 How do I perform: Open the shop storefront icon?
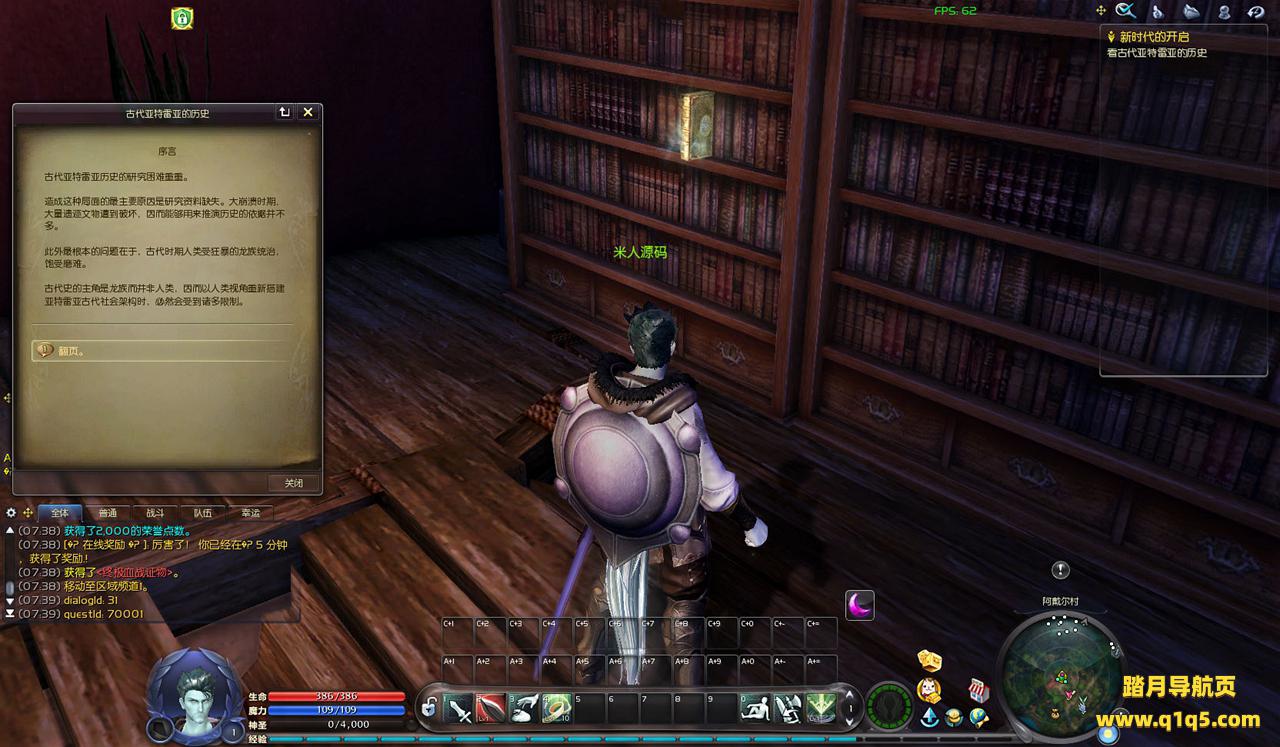pyautogui.click(x=979, y=690)
